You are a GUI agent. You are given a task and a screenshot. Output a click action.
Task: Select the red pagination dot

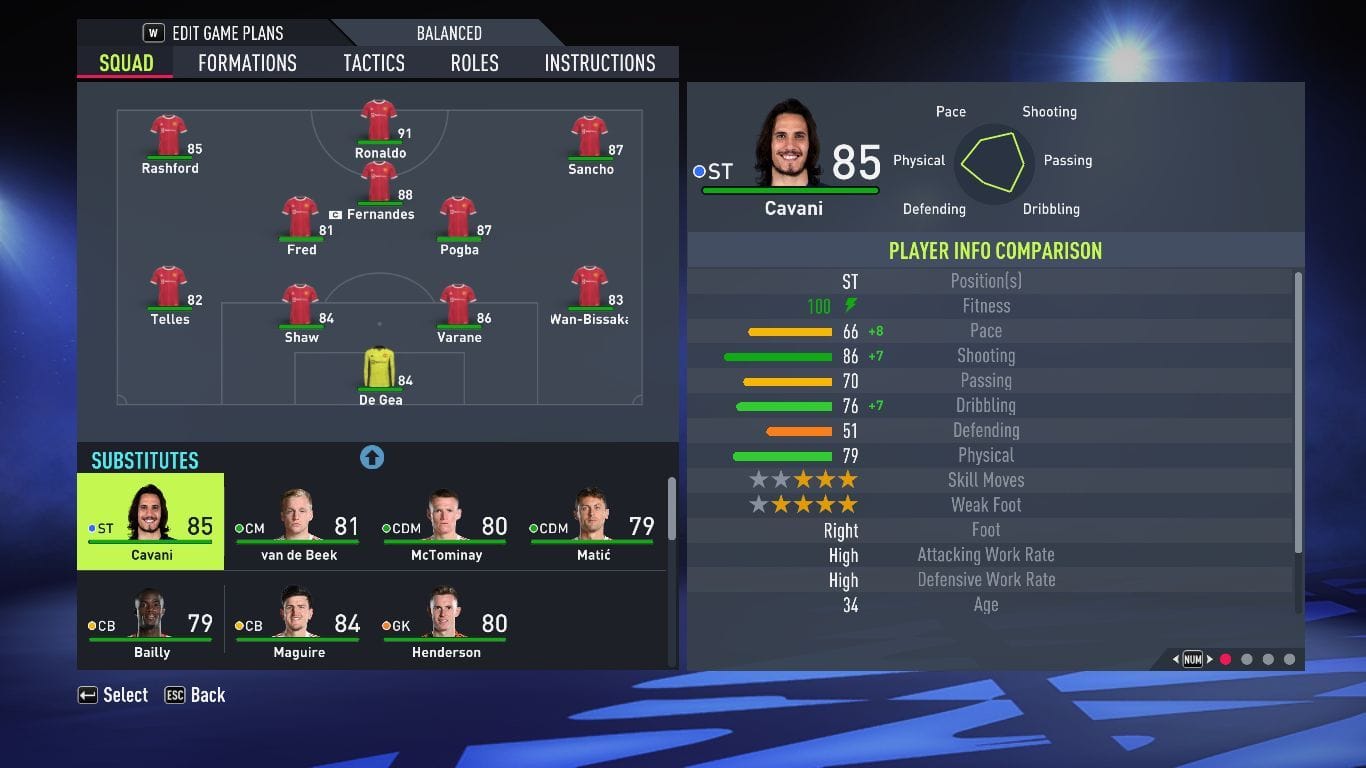1226,659
